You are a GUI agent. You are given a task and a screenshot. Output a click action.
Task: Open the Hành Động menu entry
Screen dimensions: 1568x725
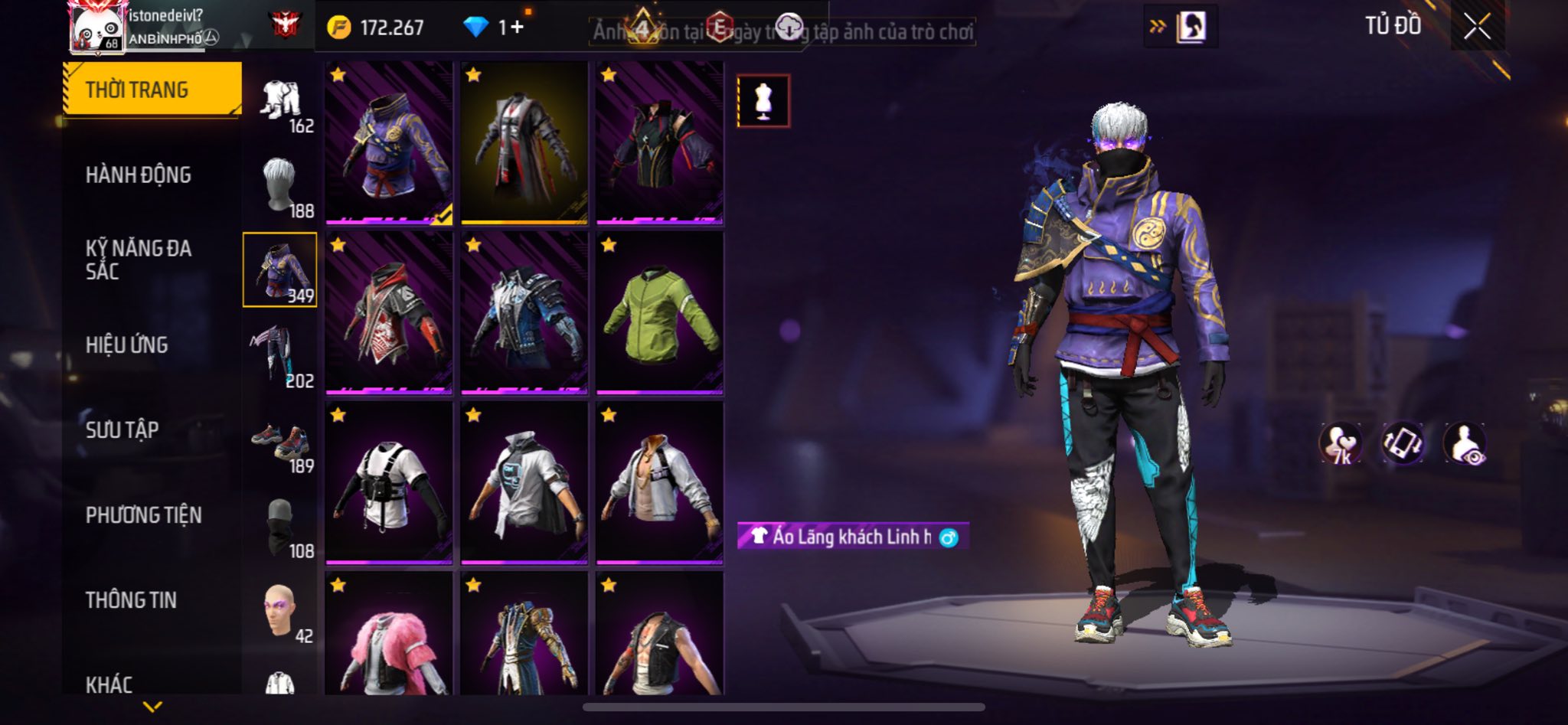pyautogui.click(x=139, y=175)
